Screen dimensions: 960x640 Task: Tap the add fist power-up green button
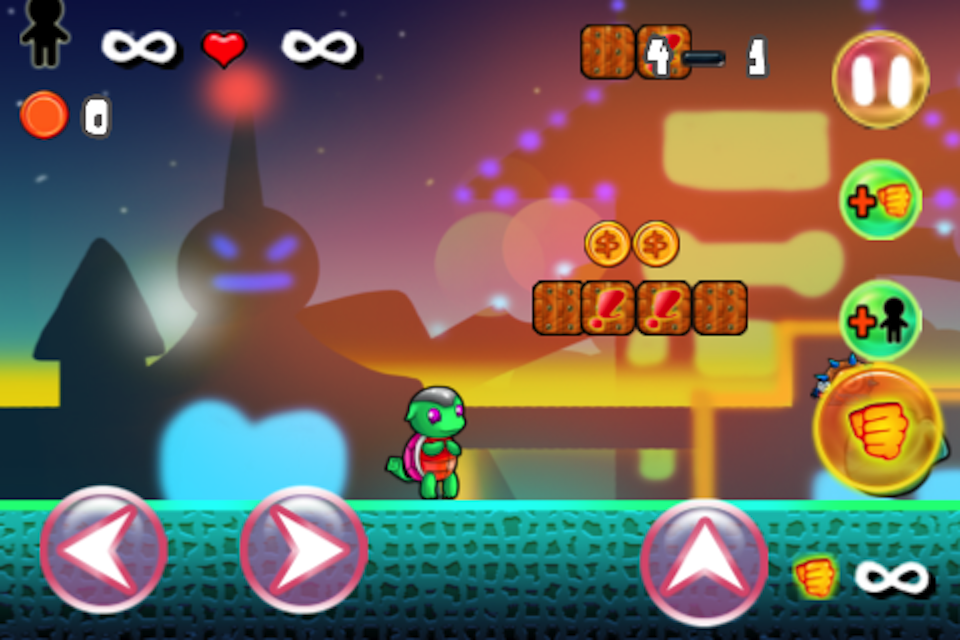click(x=880, y=200)
